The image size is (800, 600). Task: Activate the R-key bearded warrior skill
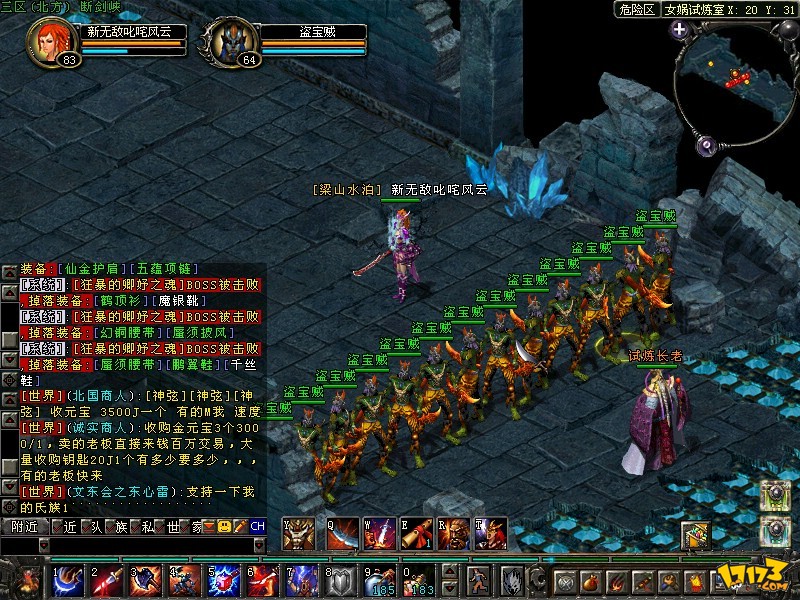click(x=455, y=534)
